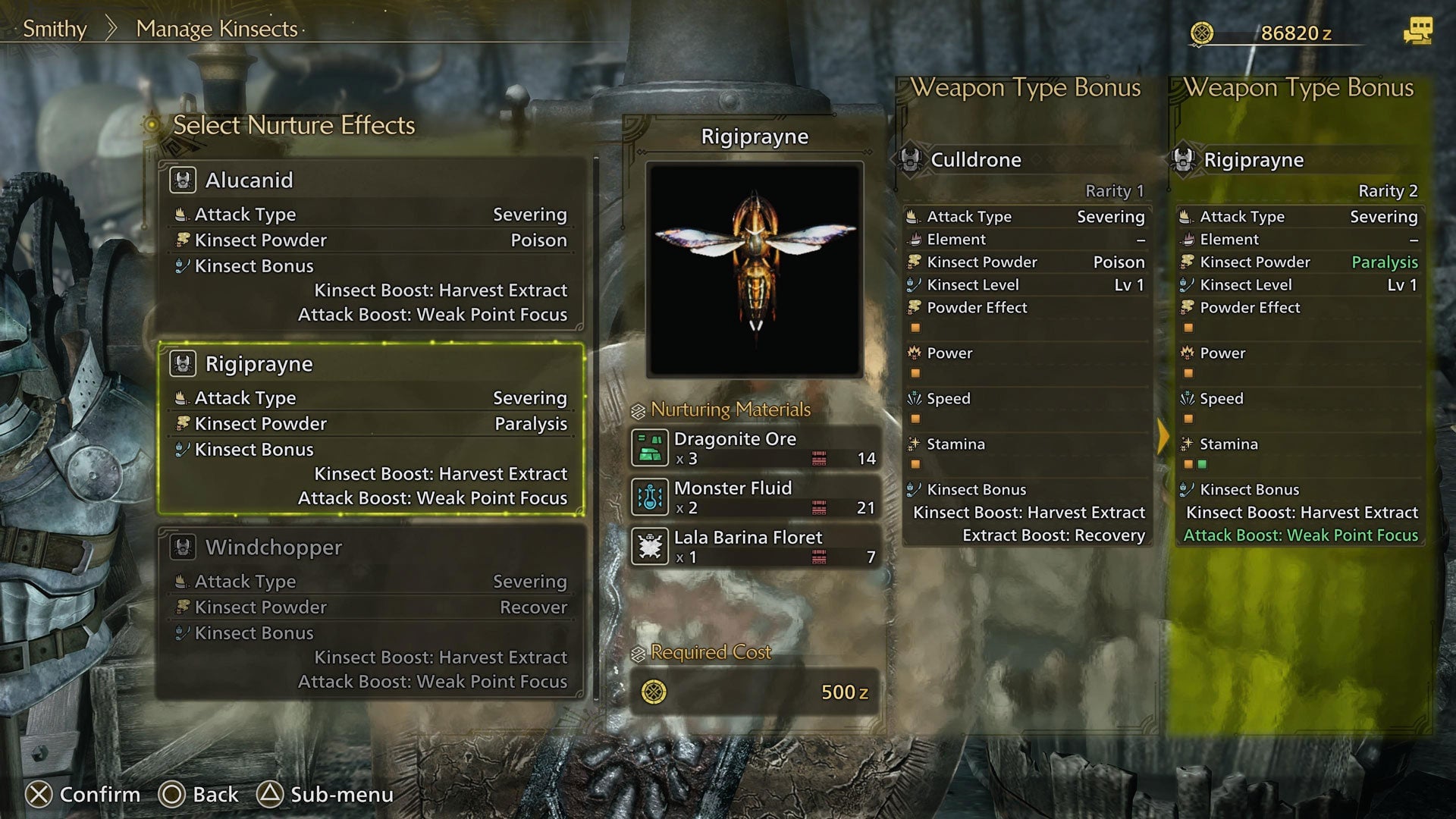Expand the Rigiprayne weapon bonus panel
Screen dimensions: 1456x819
click(1255, 160)
